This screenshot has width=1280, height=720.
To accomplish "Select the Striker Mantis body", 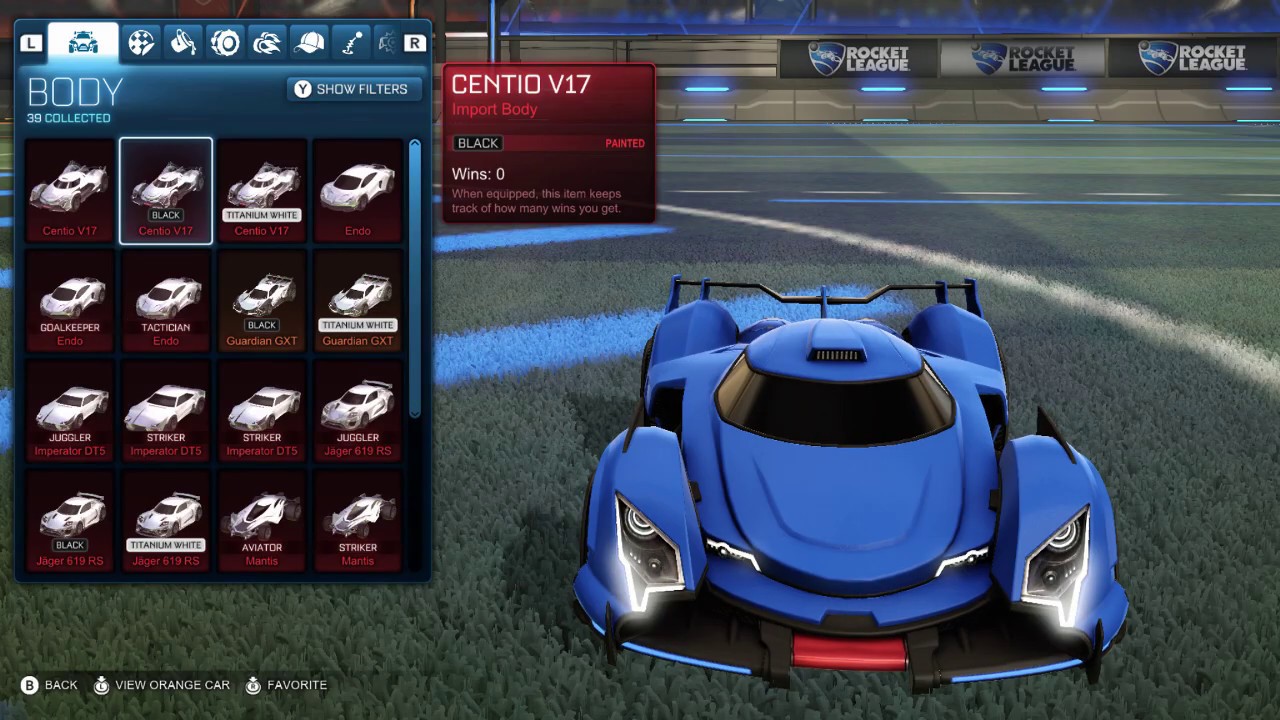I will (358, 520).
